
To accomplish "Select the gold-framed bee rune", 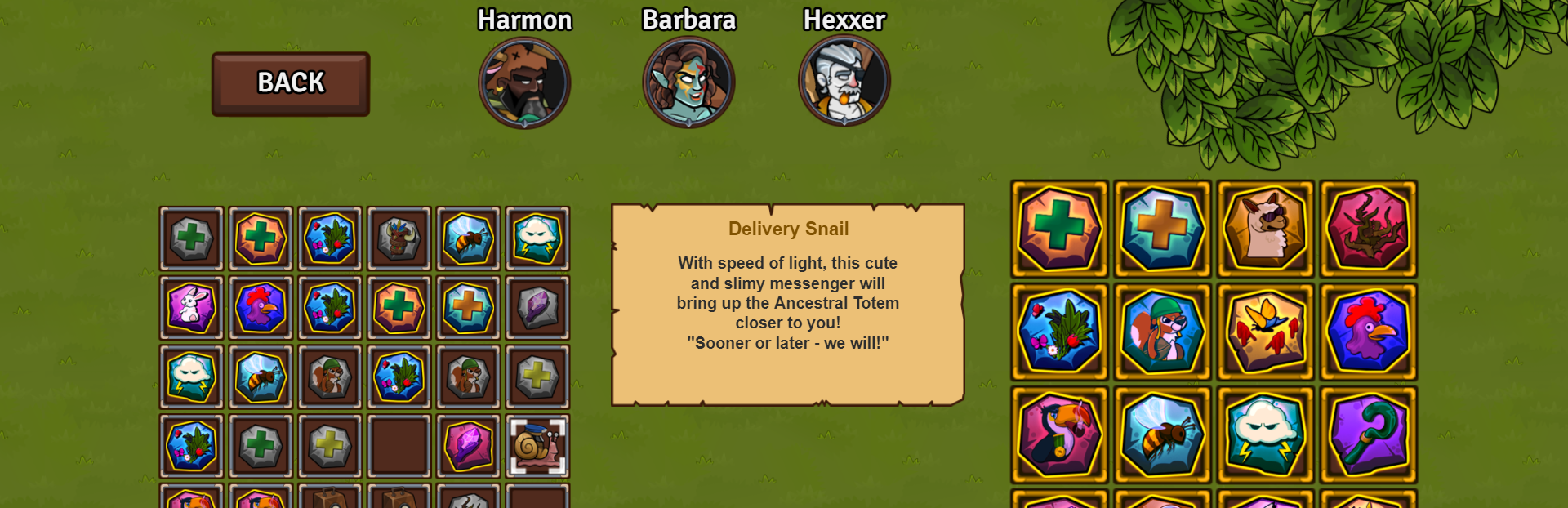I will pyautogui.click(x=1162, y=434).
